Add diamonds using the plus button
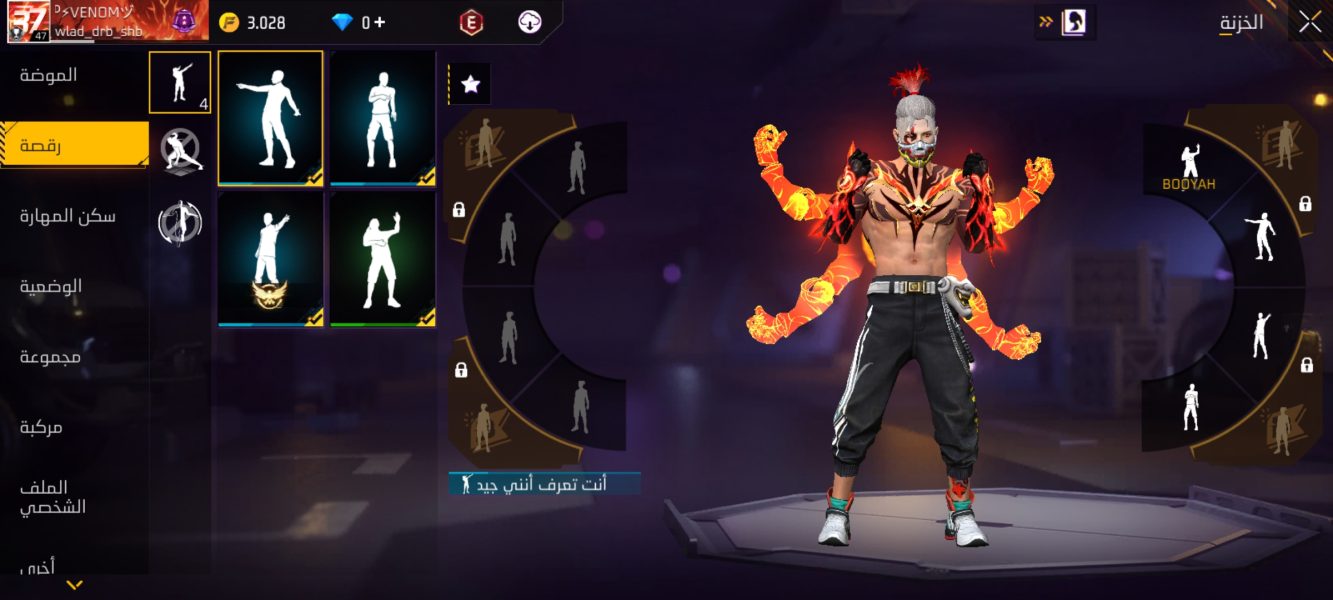Image resolution: width=1333 pixels, height=600 pixels. tap(380, 22)
